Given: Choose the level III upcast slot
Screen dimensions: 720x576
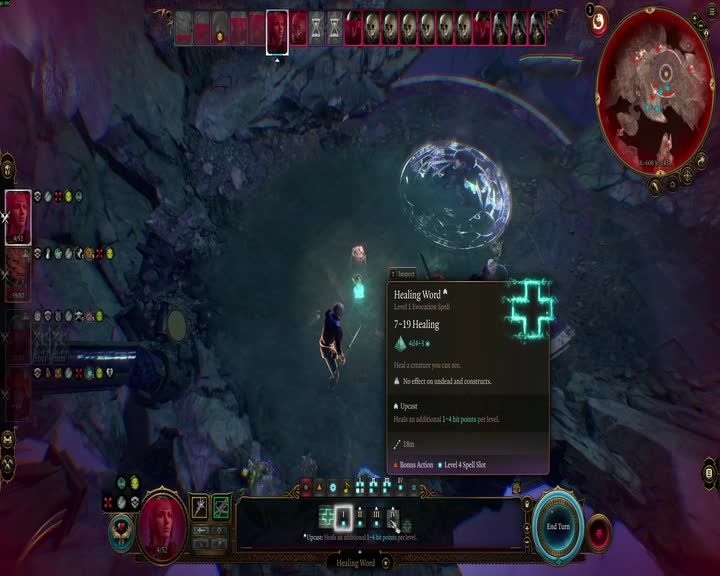Looking at the screenshot, I should (x=376, y=517).
